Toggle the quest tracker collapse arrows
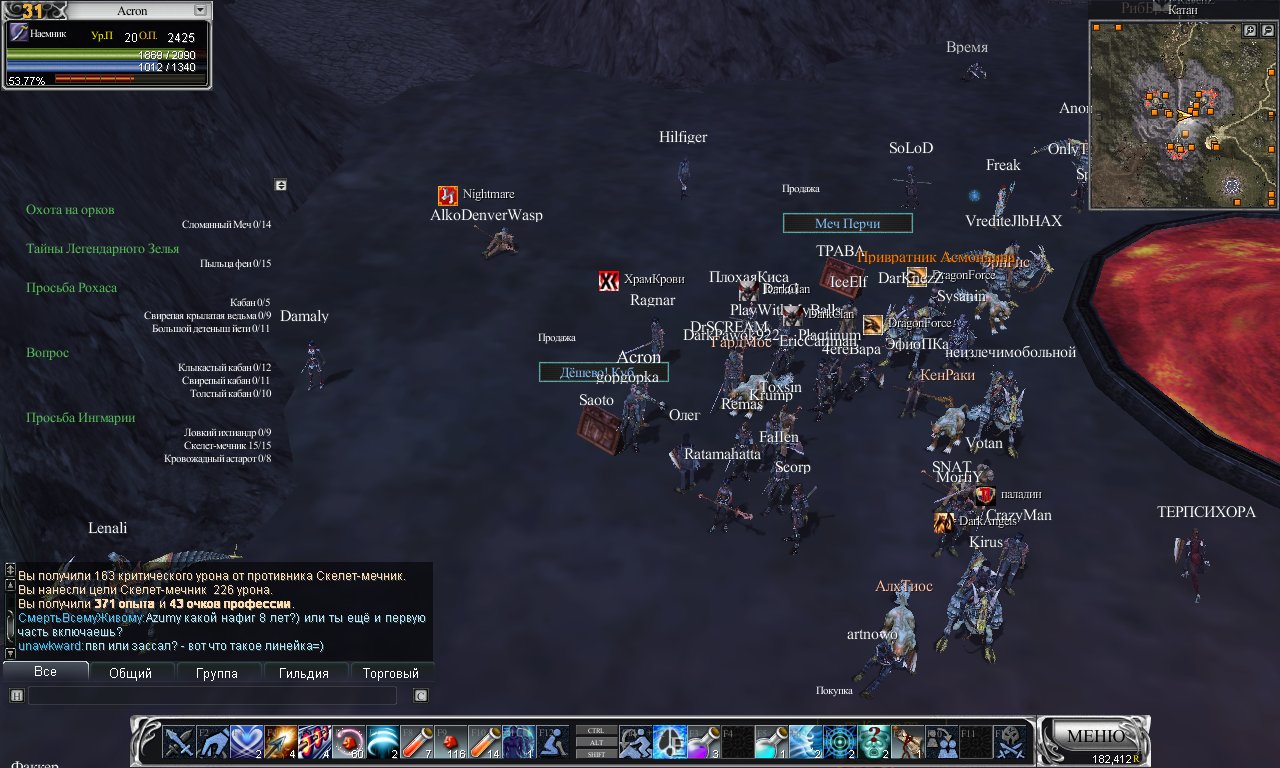 281,185
